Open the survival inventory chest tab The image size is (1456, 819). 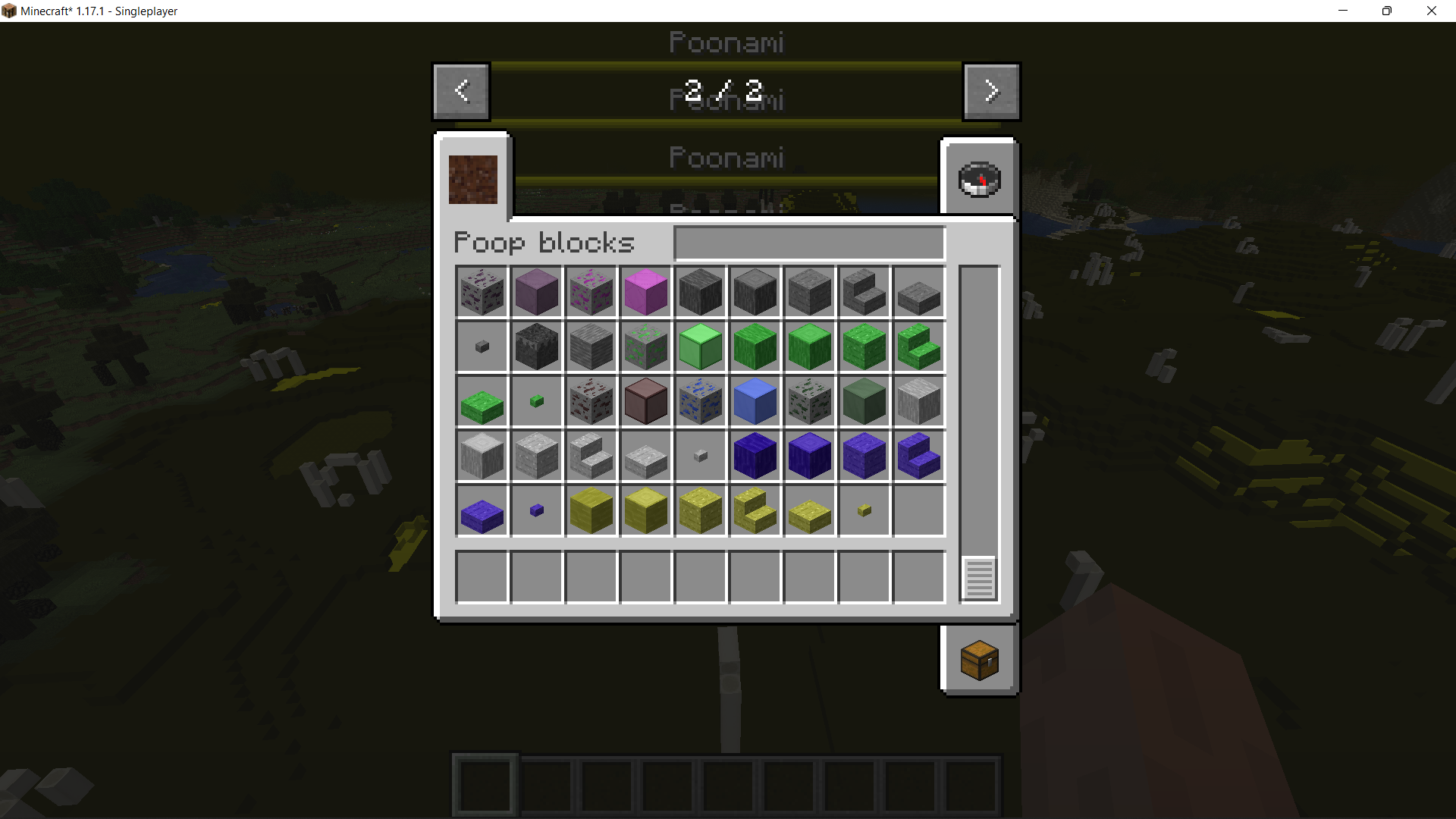coord(979,658)
